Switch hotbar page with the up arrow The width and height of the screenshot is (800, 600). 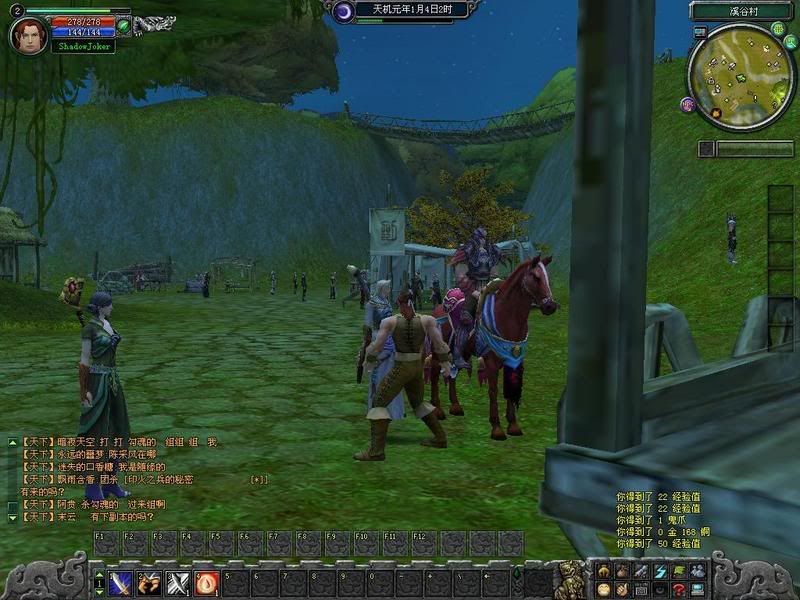[x=99, y=576]
